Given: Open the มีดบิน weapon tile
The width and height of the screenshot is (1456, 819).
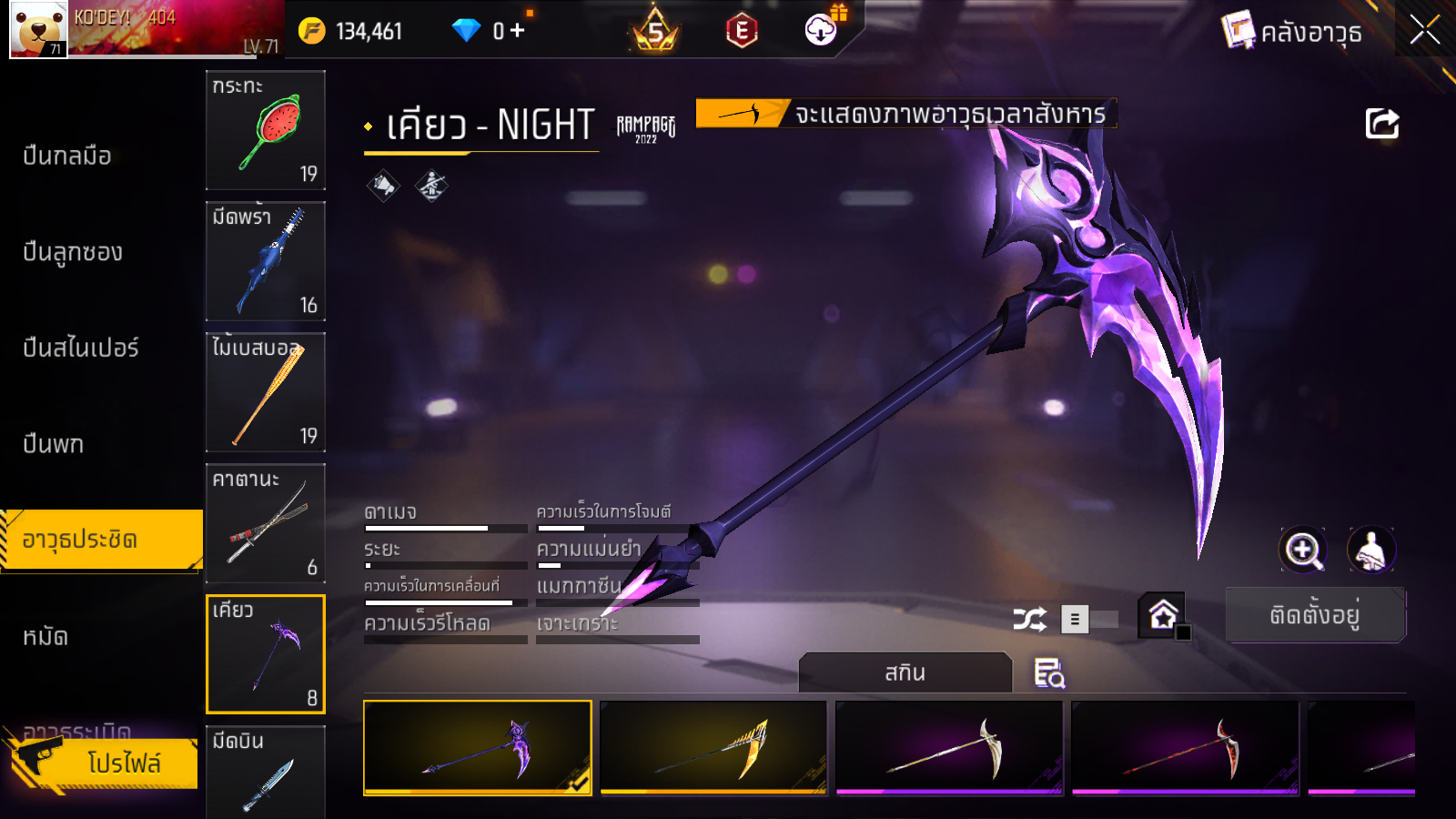Looking at the screenshot, I should 266,772.
